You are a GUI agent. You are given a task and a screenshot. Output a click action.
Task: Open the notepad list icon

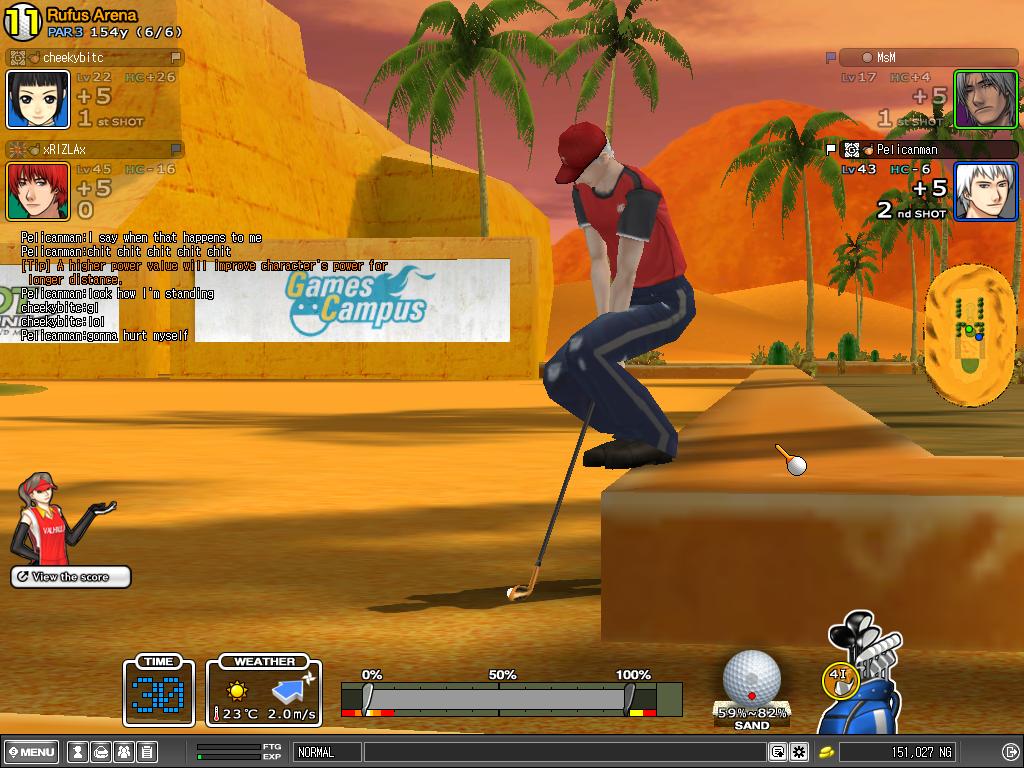146,752
